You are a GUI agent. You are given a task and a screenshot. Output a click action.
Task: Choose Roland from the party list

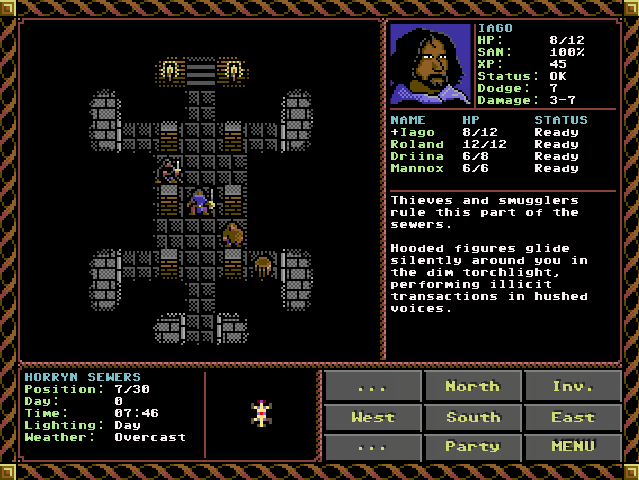416,144
